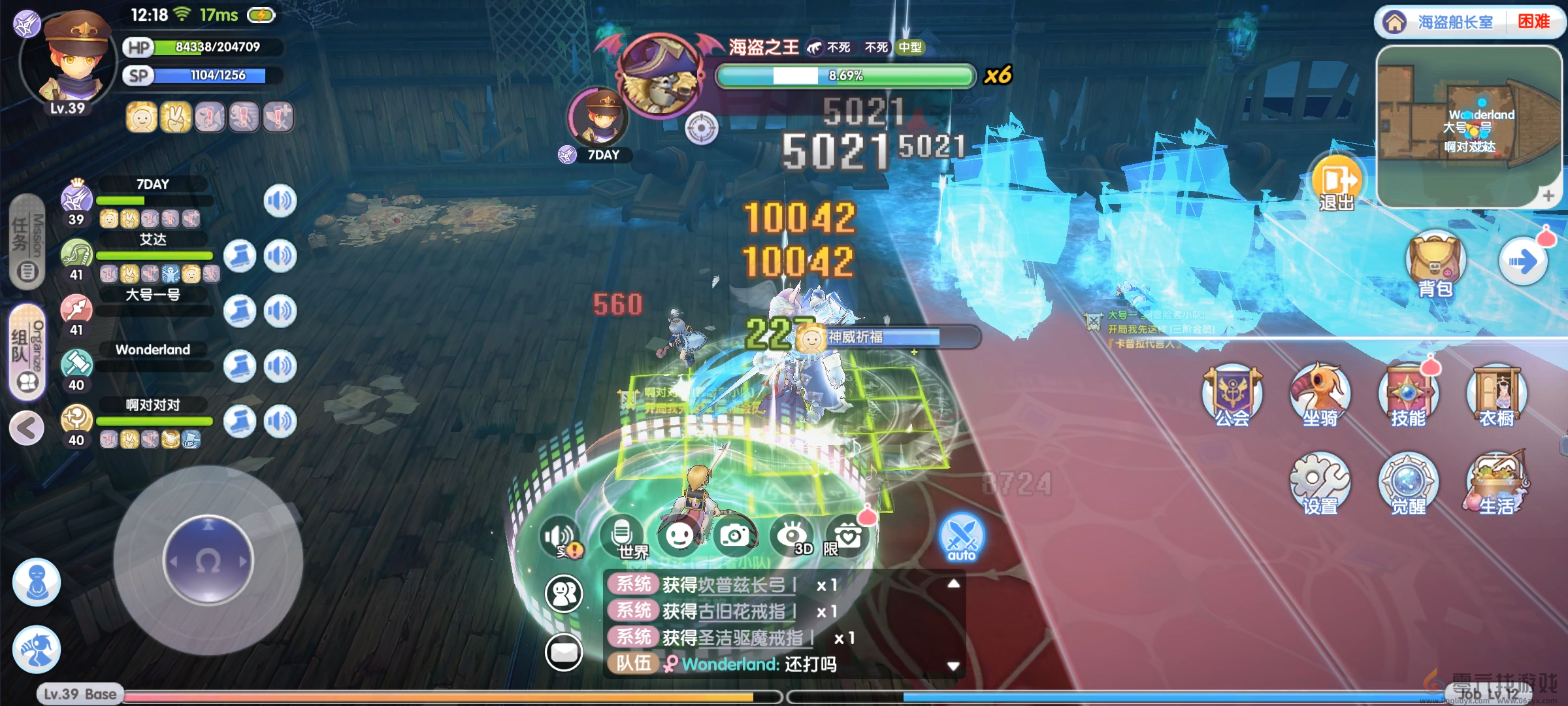Open the emoji face button
The image size is (1568, 706).
pyautogui.click(x=679, y=536)
